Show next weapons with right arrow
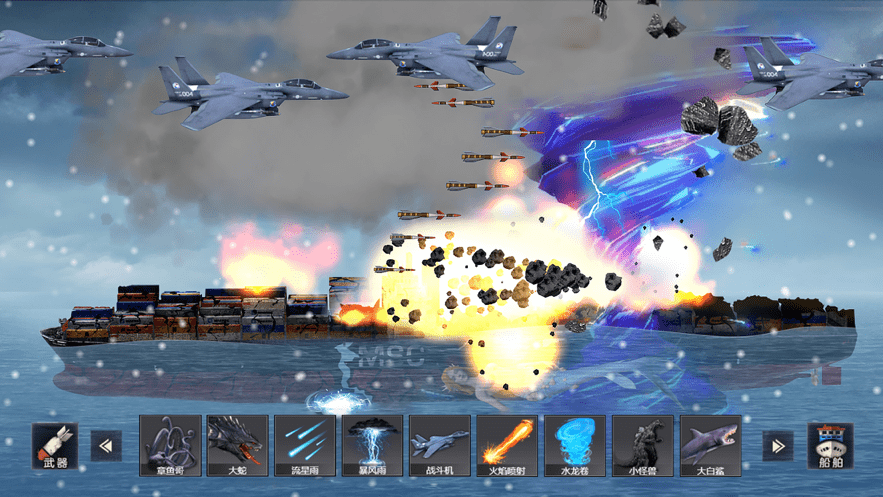 click(x=777, y=446)
